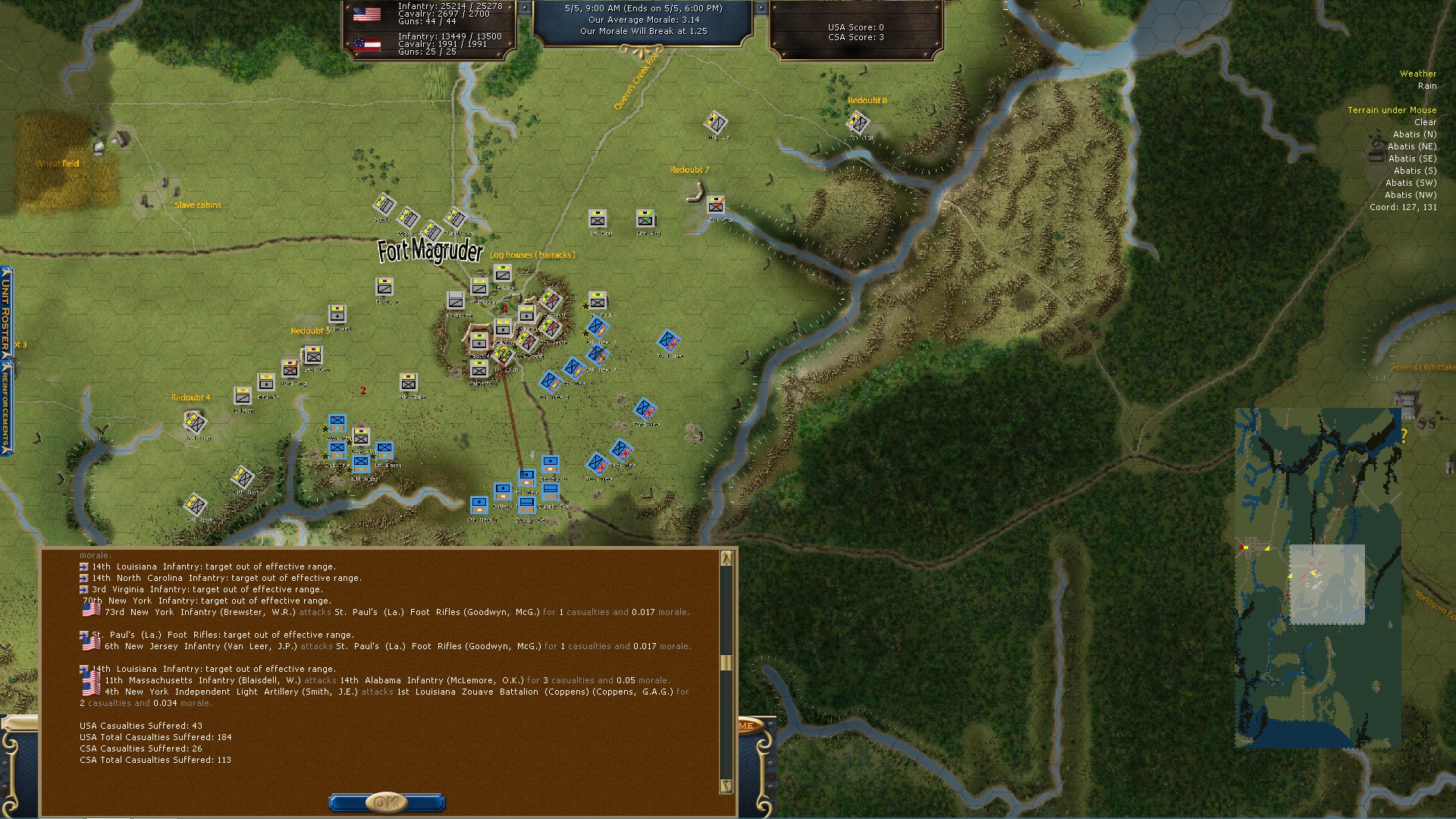Click the minimap battlefield overview
Viewport: 1456px width, 819px height.
coord(1318,578)
